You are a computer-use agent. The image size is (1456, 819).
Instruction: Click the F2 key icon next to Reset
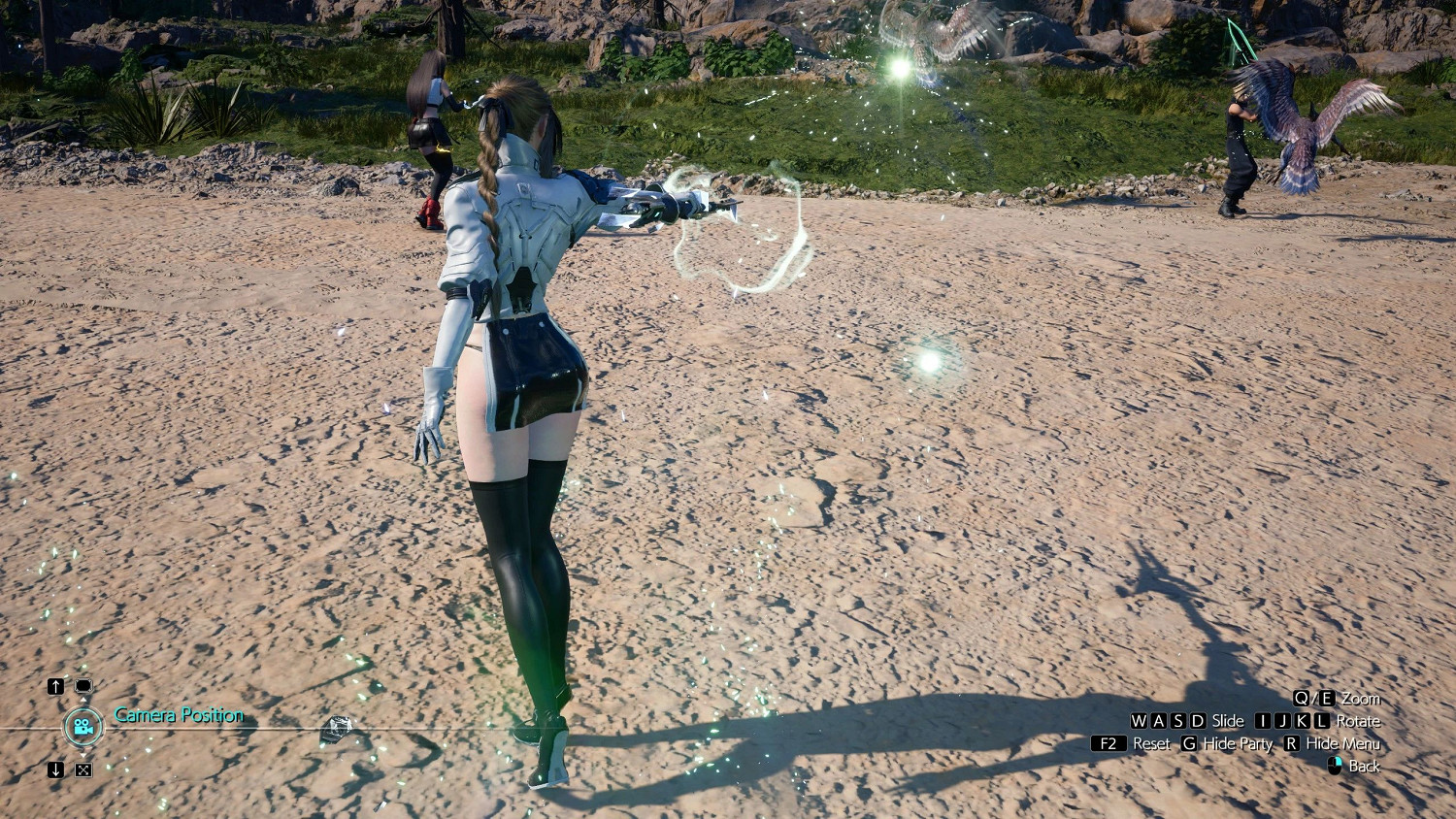pos(1109,743)
